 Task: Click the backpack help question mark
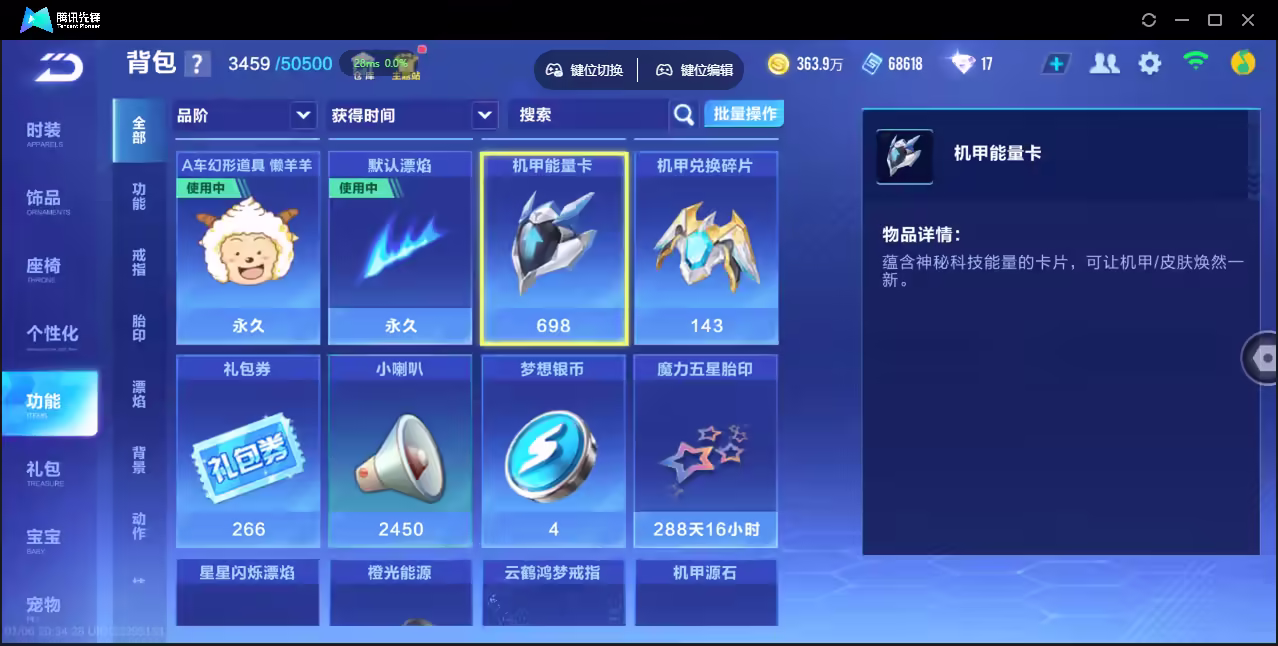198,64
